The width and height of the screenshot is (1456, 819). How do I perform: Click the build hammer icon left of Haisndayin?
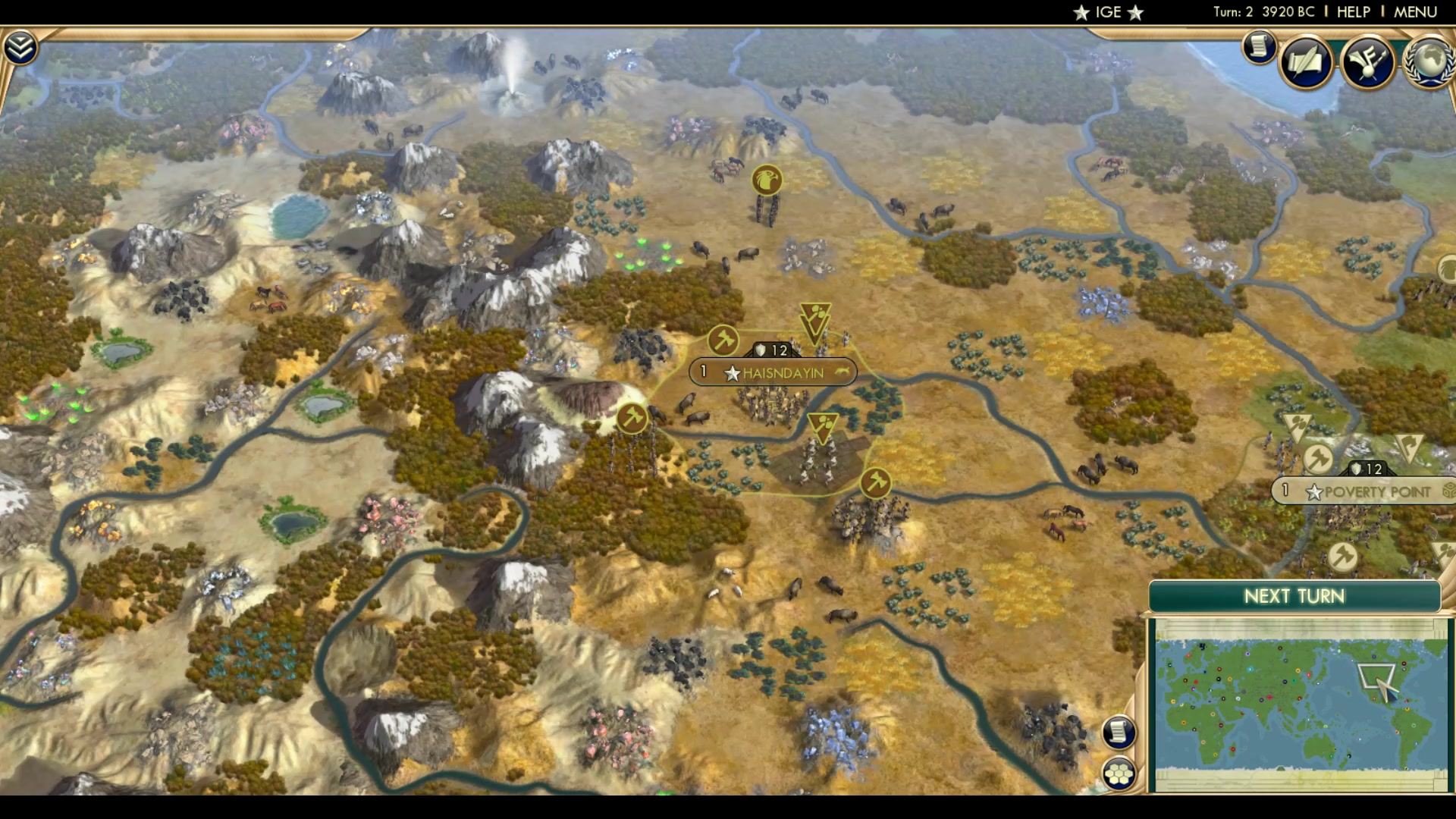coord(722,341)
